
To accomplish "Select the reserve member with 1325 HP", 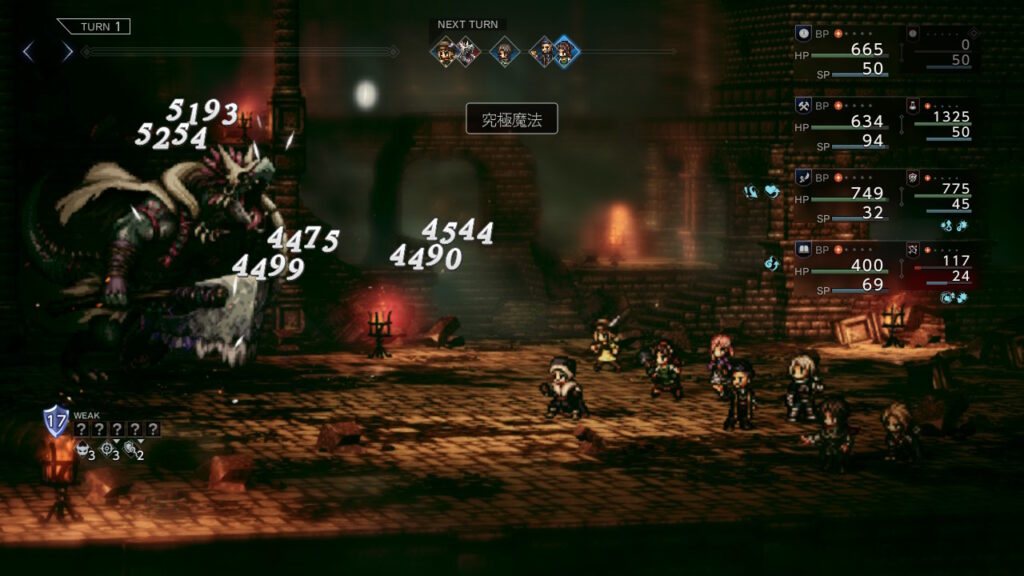I will pos(940,123).
